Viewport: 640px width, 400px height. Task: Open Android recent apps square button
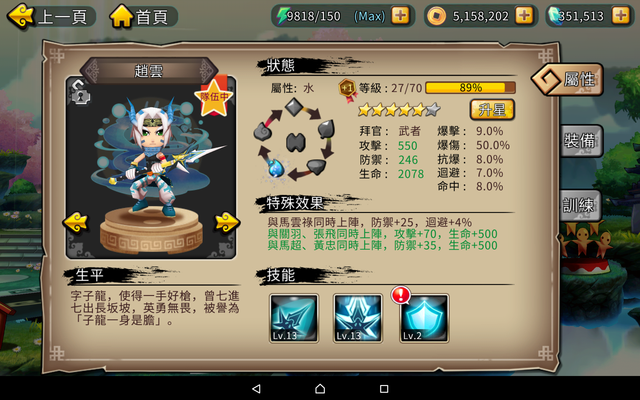click(x=384, y=388)
